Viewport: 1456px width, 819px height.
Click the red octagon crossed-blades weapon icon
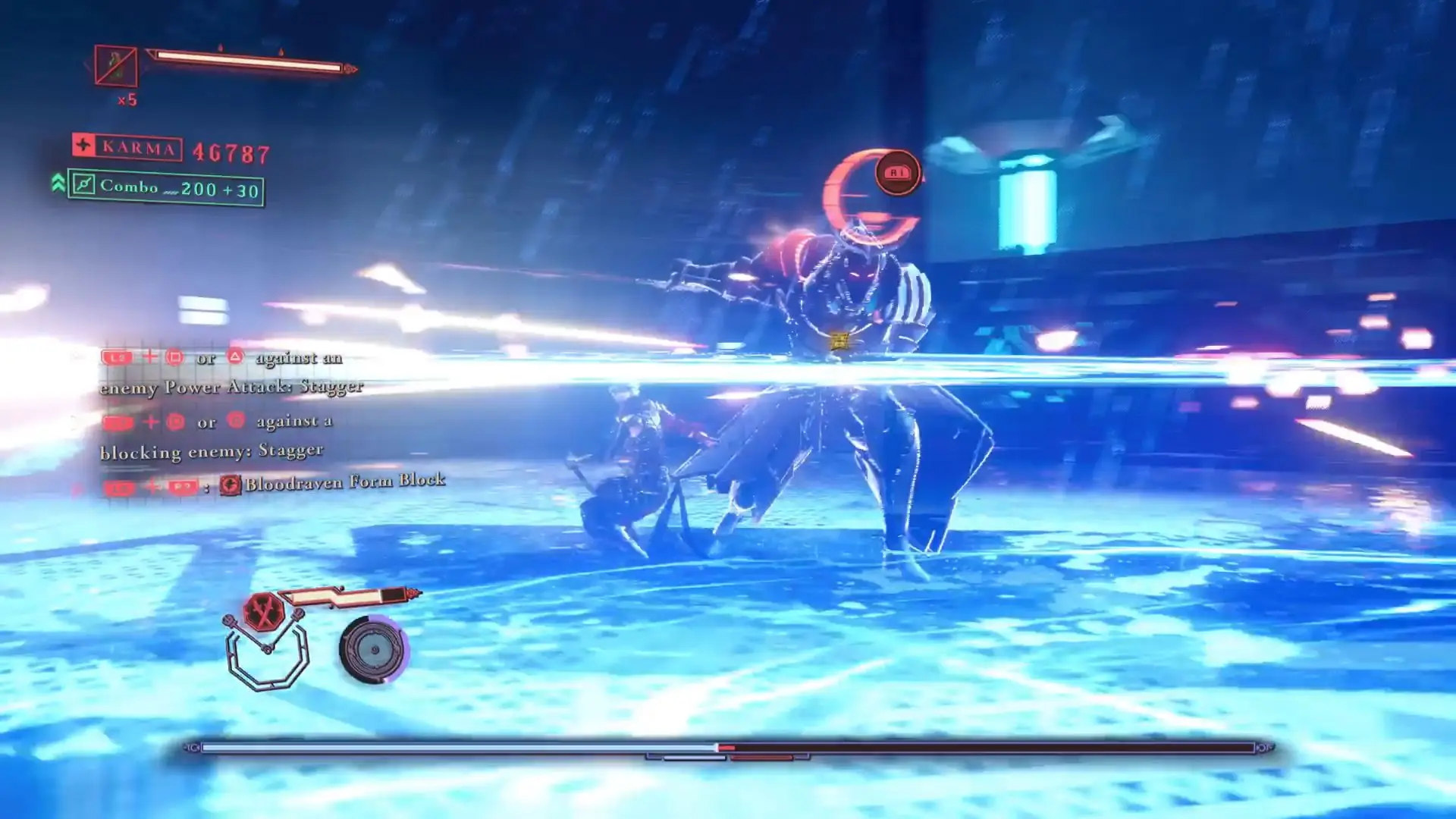coord(264,612)
